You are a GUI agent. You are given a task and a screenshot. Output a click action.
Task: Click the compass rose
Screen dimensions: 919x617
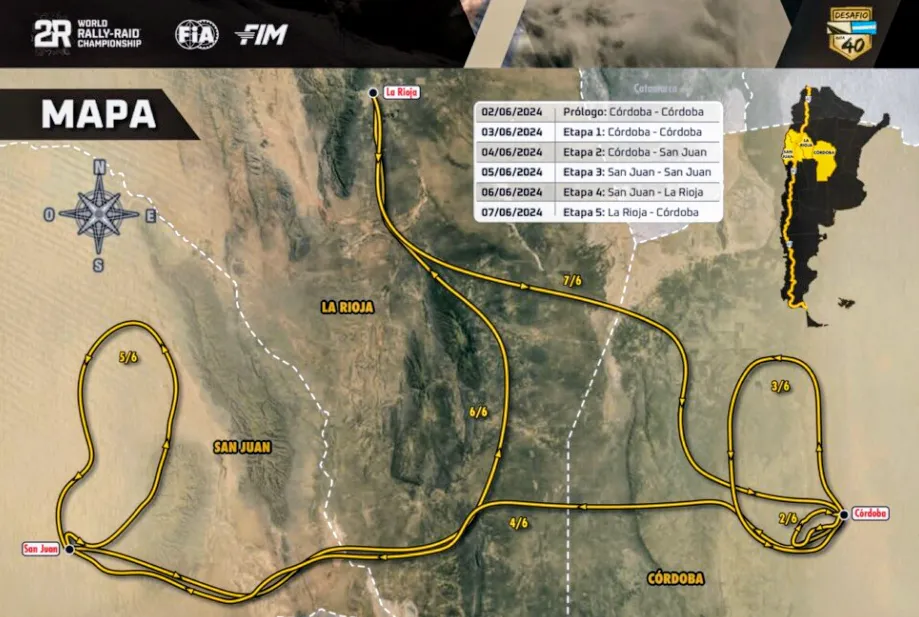pyautogui.click(x=99, y=214)
